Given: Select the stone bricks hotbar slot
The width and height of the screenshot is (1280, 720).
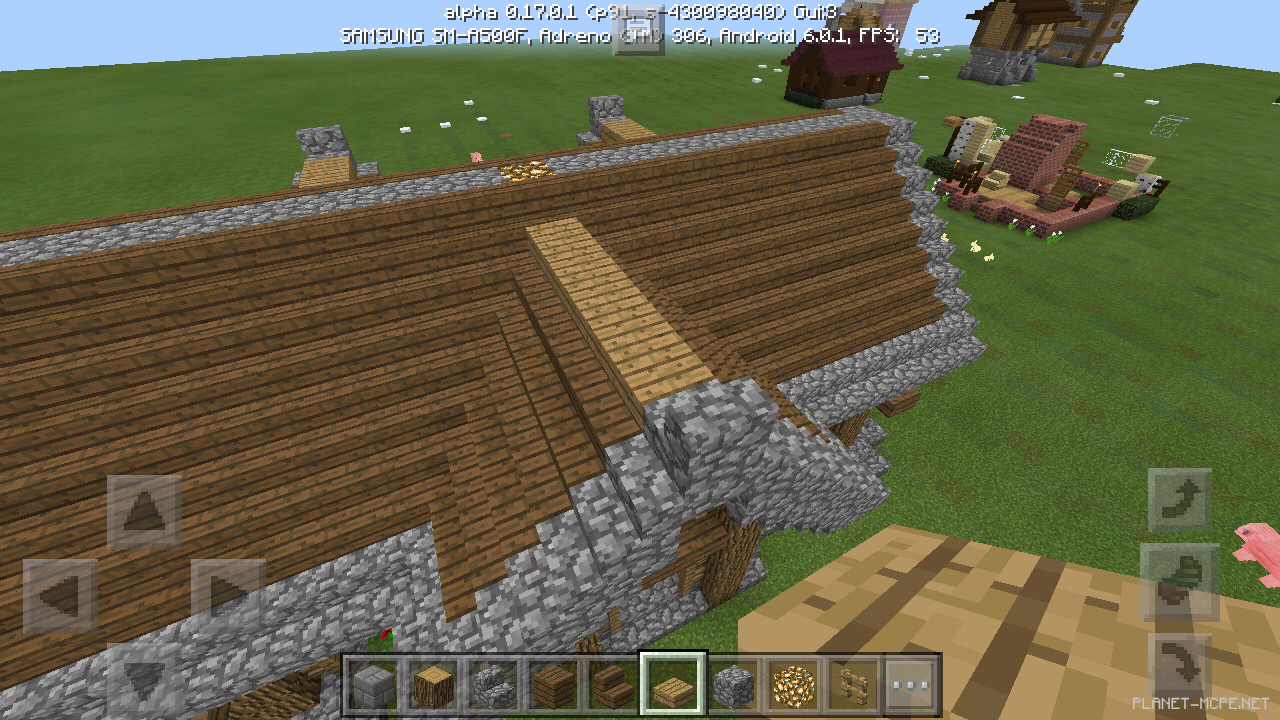Looking at the screenshot, I should click(373, 684).
